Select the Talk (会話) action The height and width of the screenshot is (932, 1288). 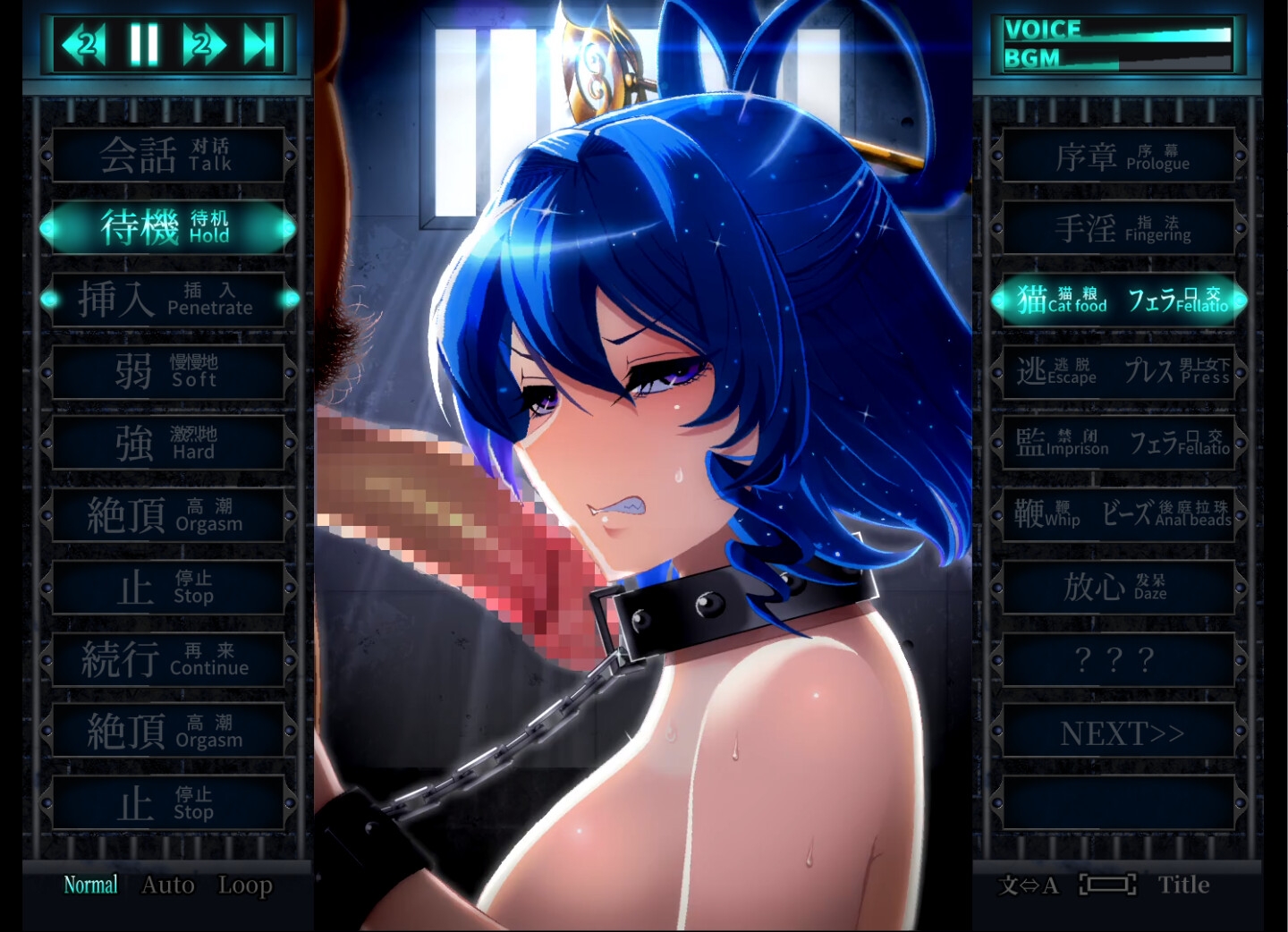[x=168, y=155]
